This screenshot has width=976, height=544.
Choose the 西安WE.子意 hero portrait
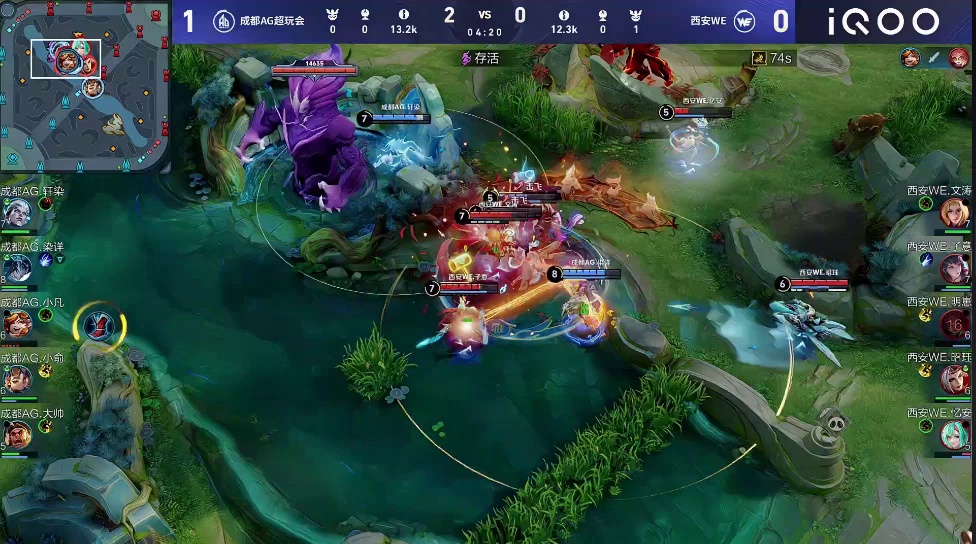pos(955,268)
